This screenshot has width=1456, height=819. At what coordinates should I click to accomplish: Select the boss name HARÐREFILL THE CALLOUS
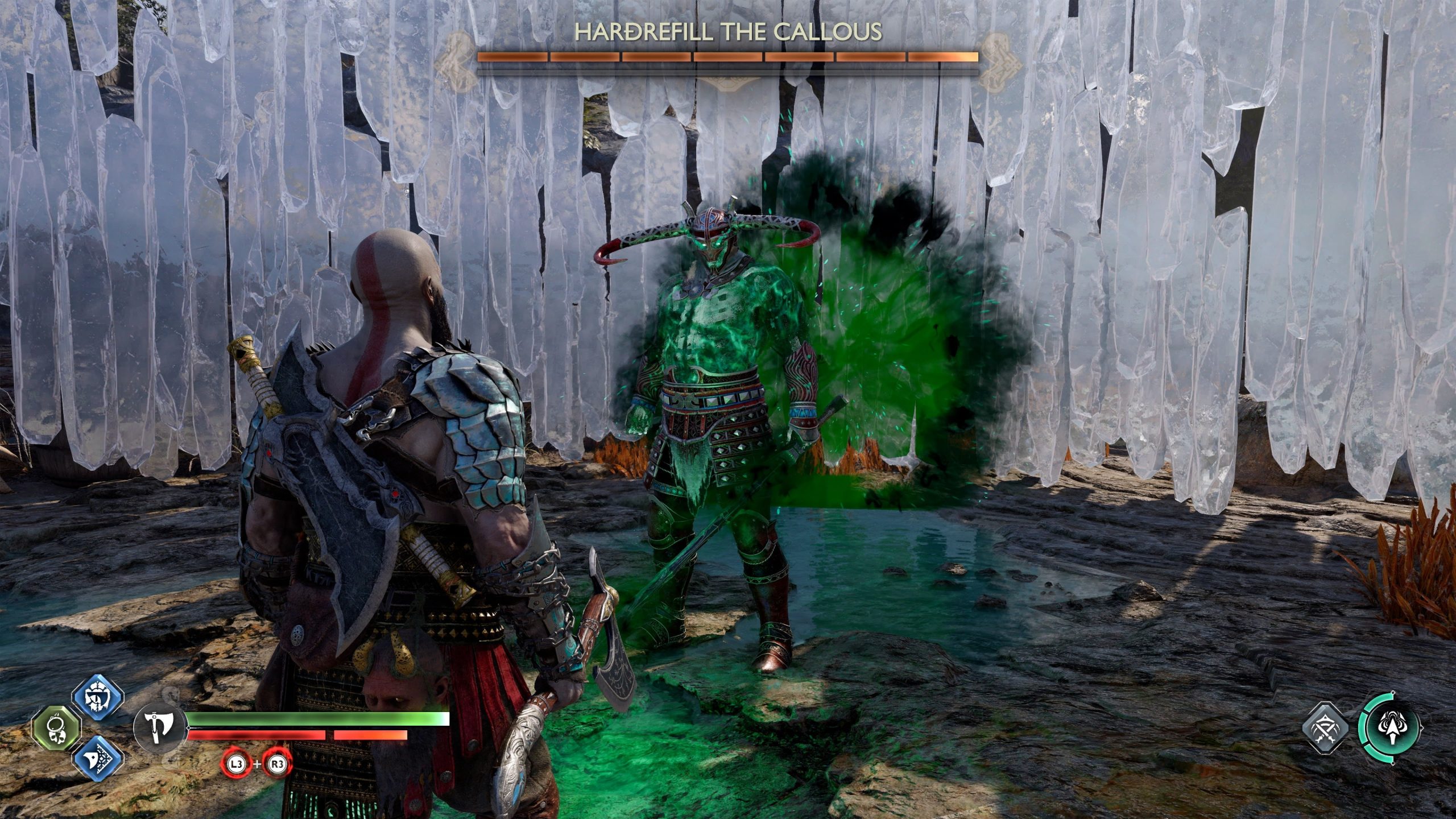[729, 34]
